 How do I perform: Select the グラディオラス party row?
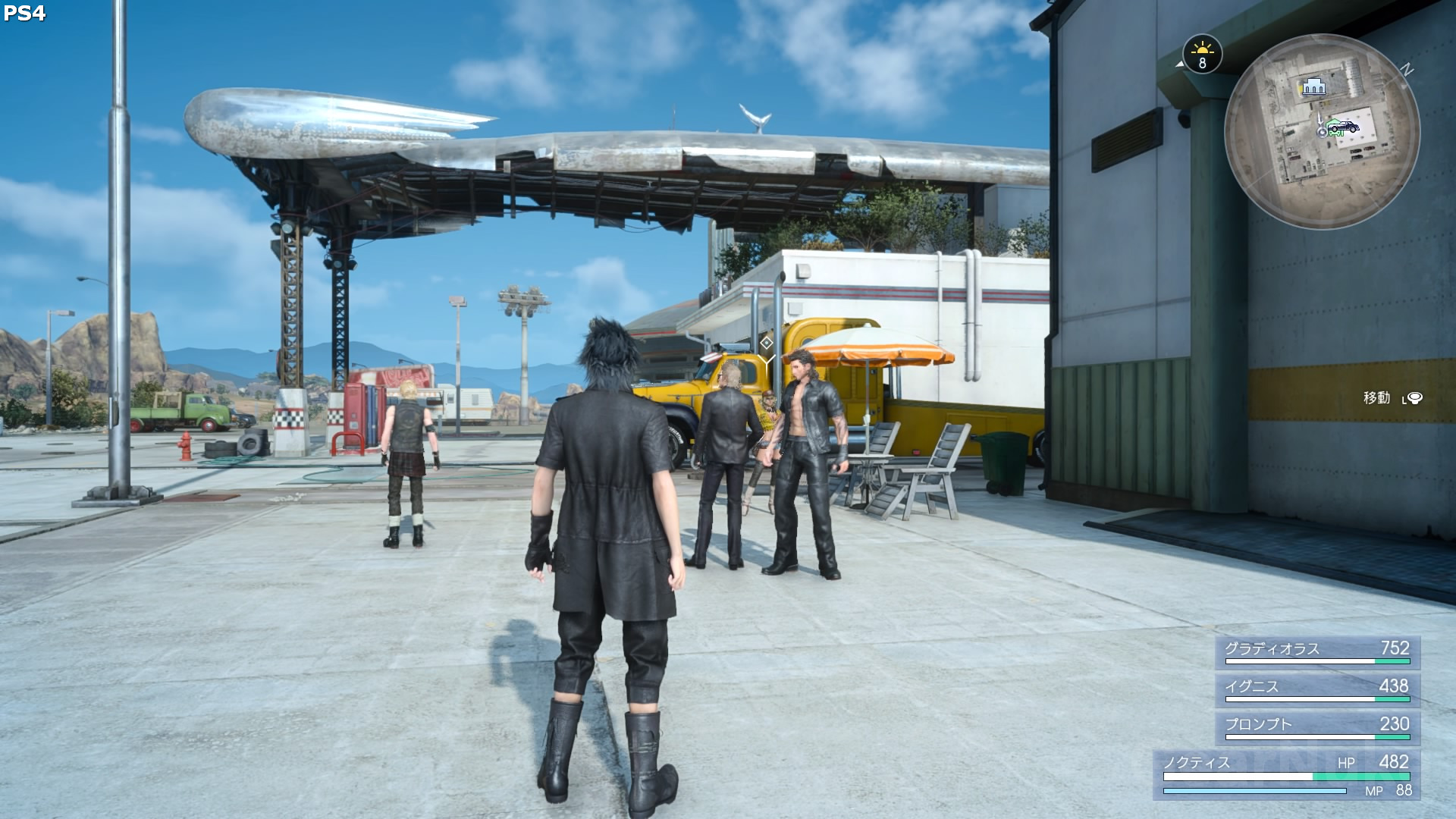pyautogui.click(x=1317, y=651)
